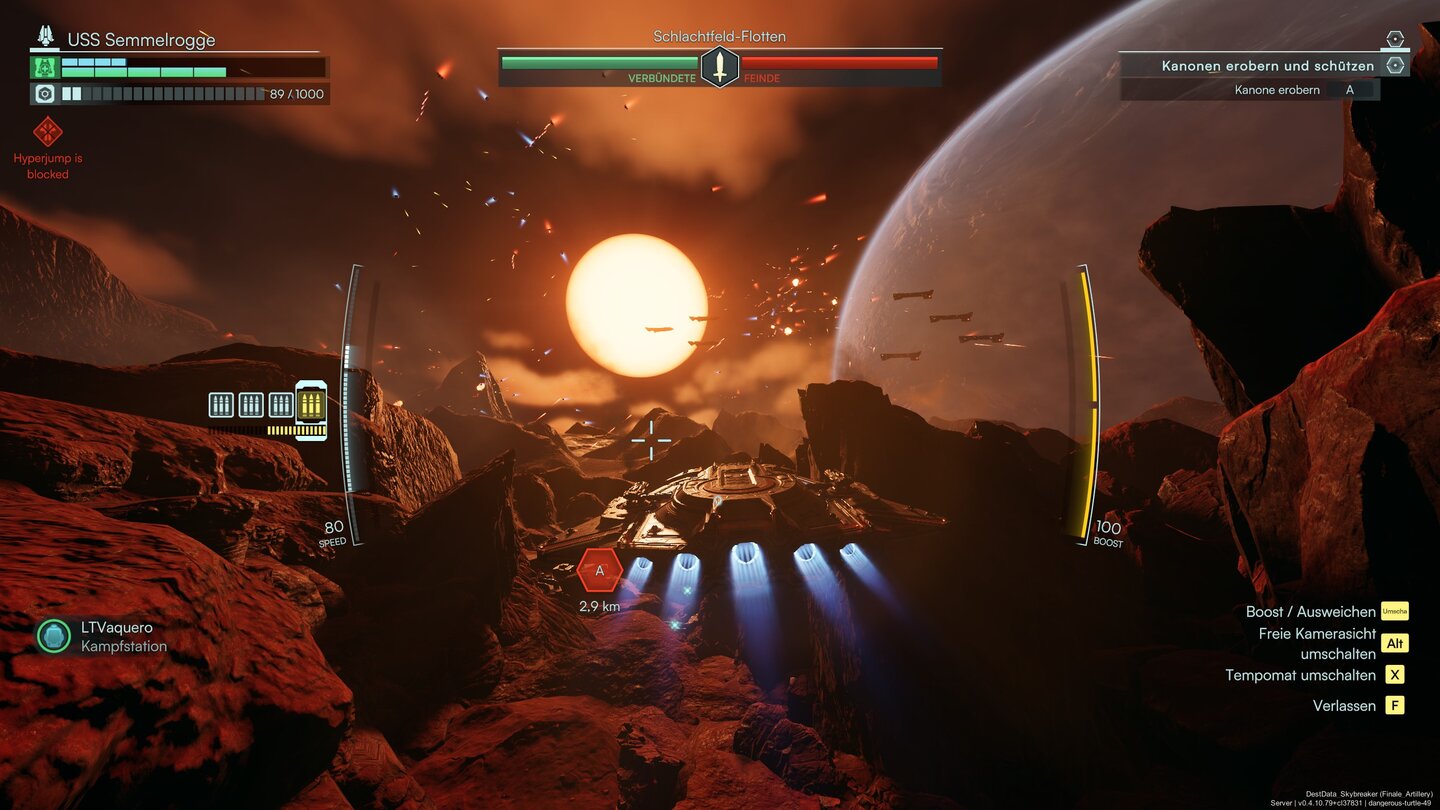Click the red hexagon objective marker A
This screenshot has height=810, width=1440.
(x=600, y=571)
